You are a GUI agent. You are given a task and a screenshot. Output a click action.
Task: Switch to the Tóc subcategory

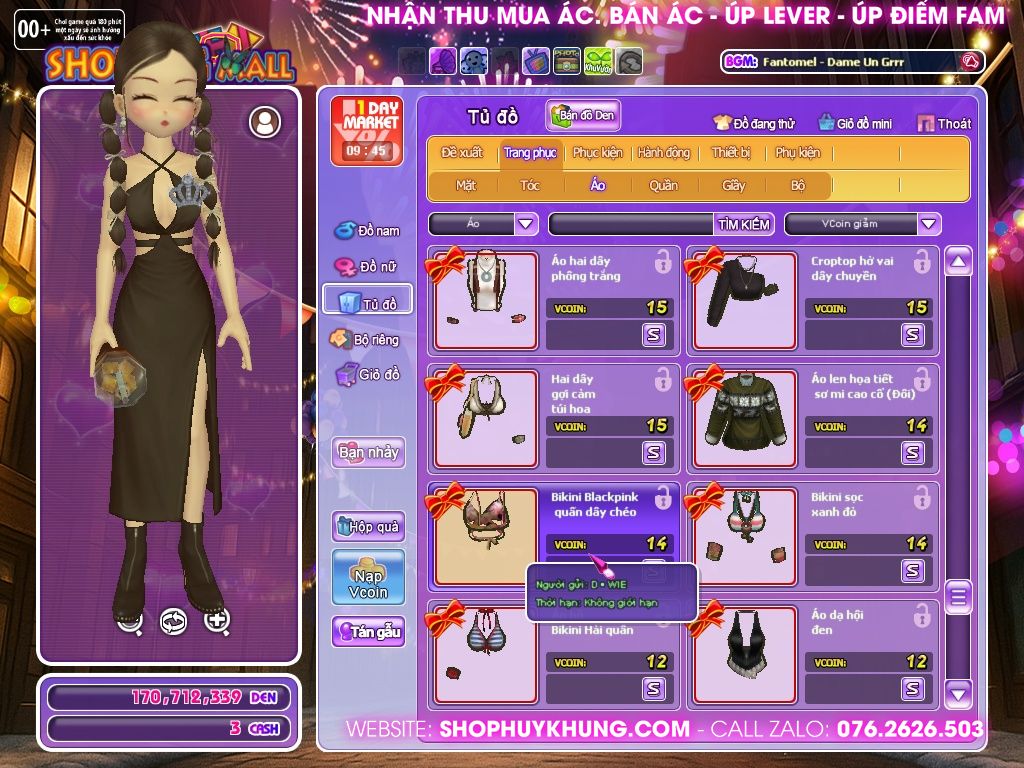(x=529, y=185)
